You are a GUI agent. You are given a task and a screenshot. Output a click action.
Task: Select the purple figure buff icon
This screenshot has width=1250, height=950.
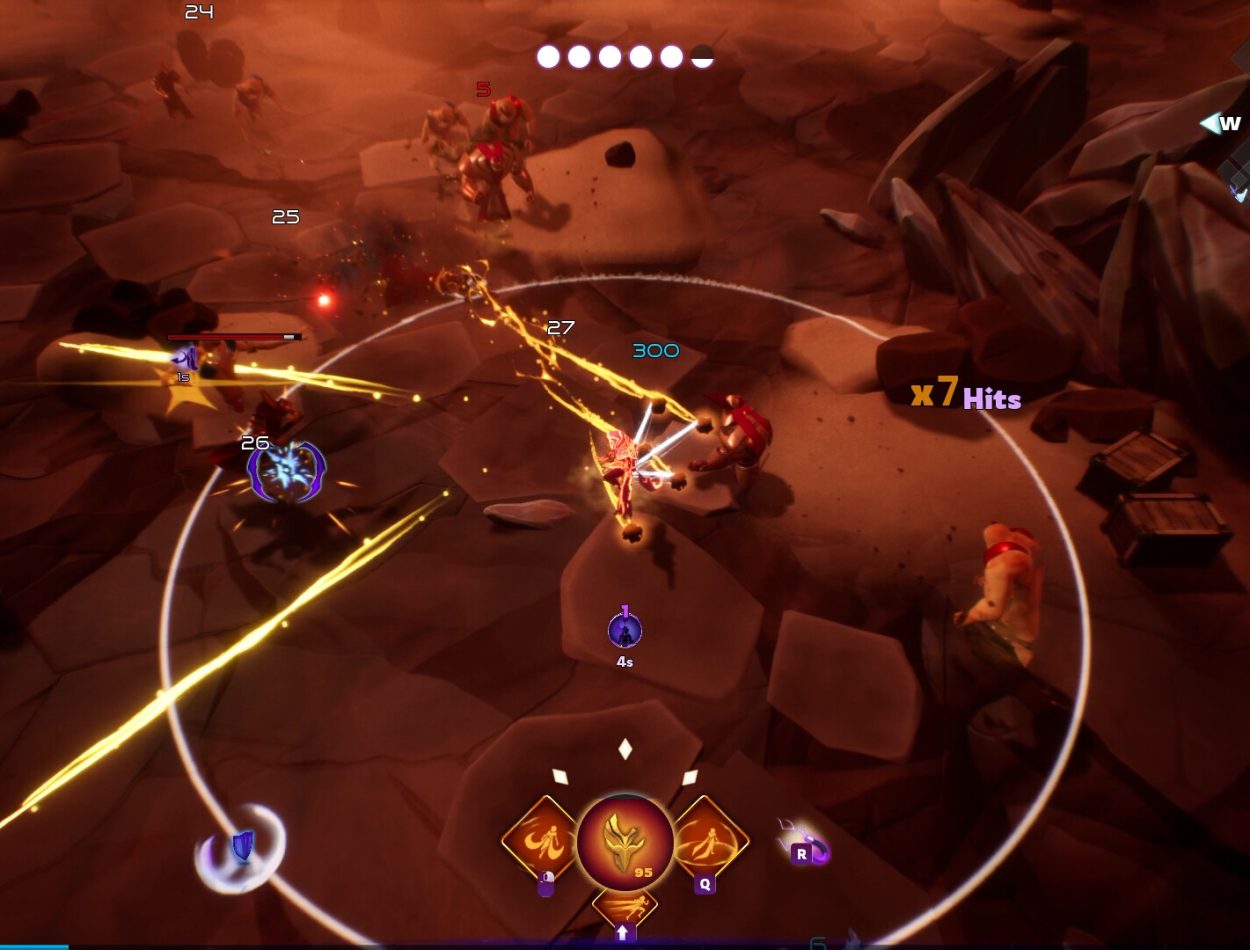pos(625,631)
